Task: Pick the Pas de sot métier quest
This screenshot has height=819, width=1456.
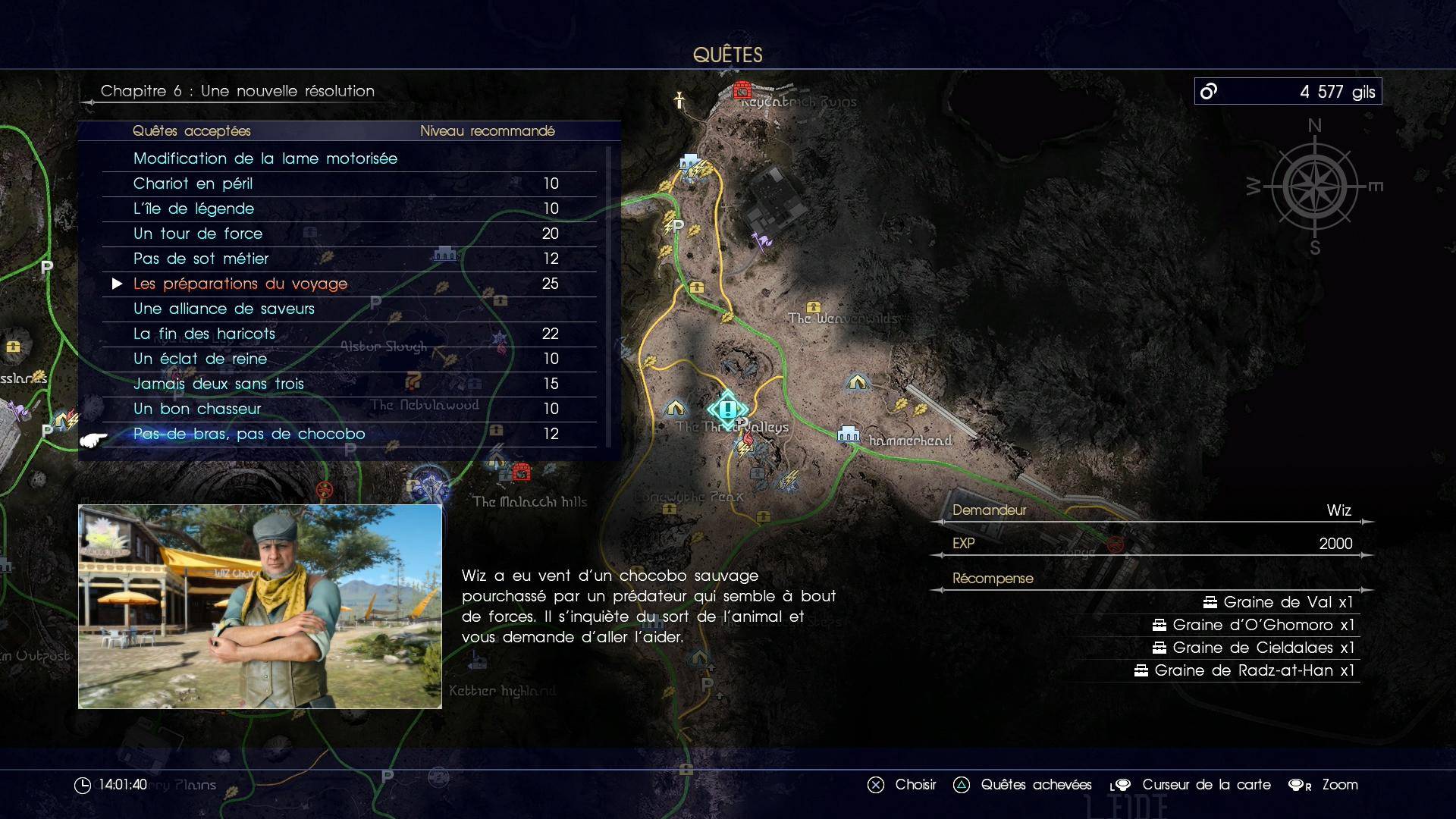Action: [x=201, y=259]
